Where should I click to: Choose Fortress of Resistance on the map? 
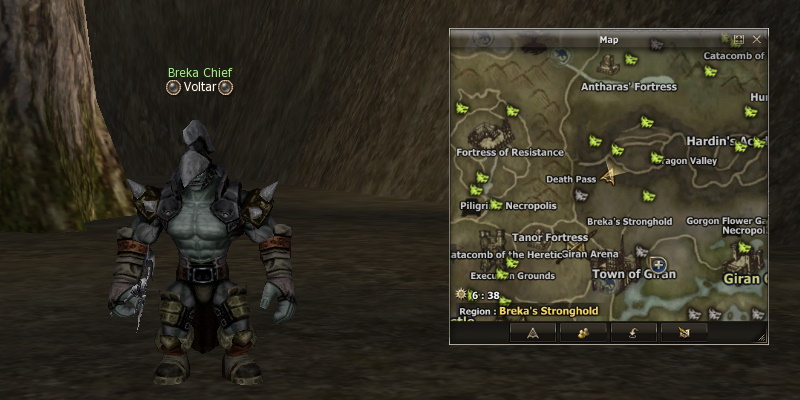(x=510, y=153)
